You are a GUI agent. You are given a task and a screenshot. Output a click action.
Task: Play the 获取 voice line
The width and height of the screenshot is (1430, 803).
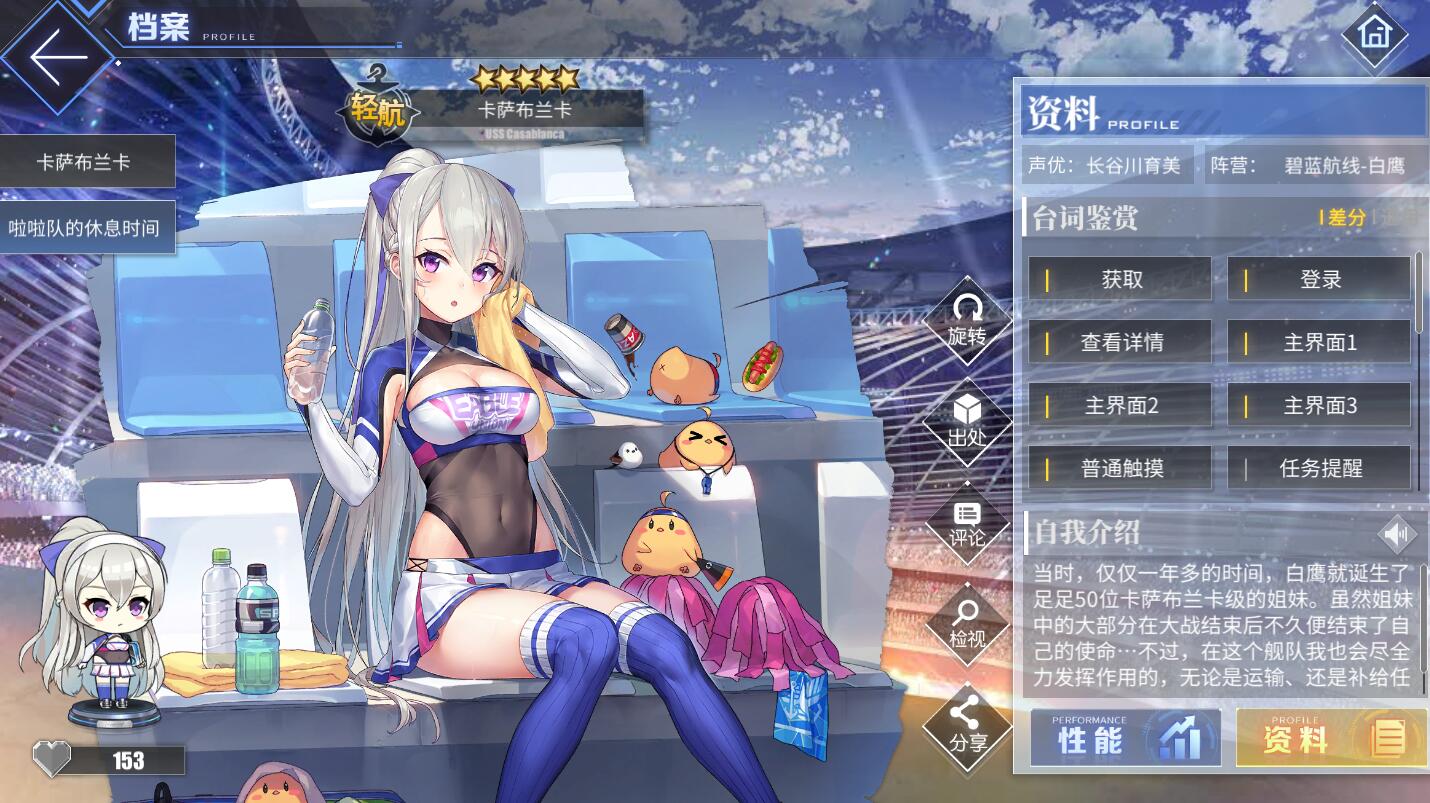click(1120, 280)
